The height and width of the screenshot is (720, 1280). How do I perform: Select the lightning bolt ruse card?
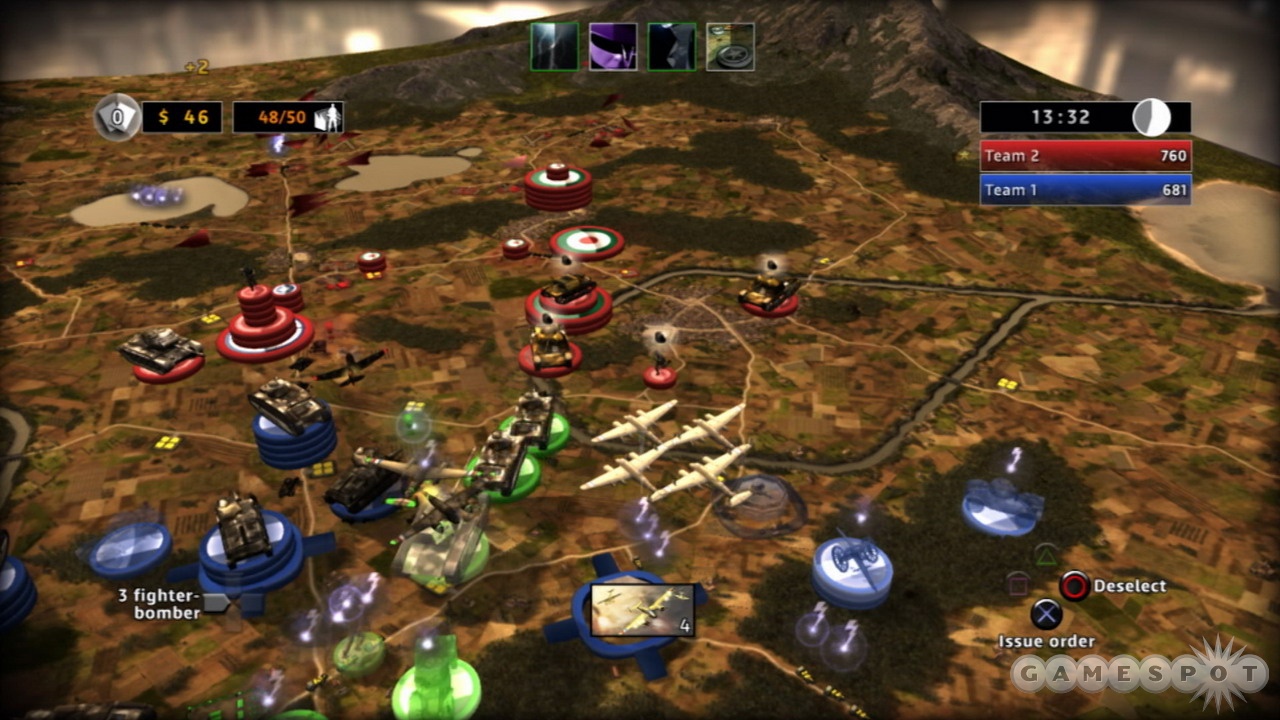(554, 47)
